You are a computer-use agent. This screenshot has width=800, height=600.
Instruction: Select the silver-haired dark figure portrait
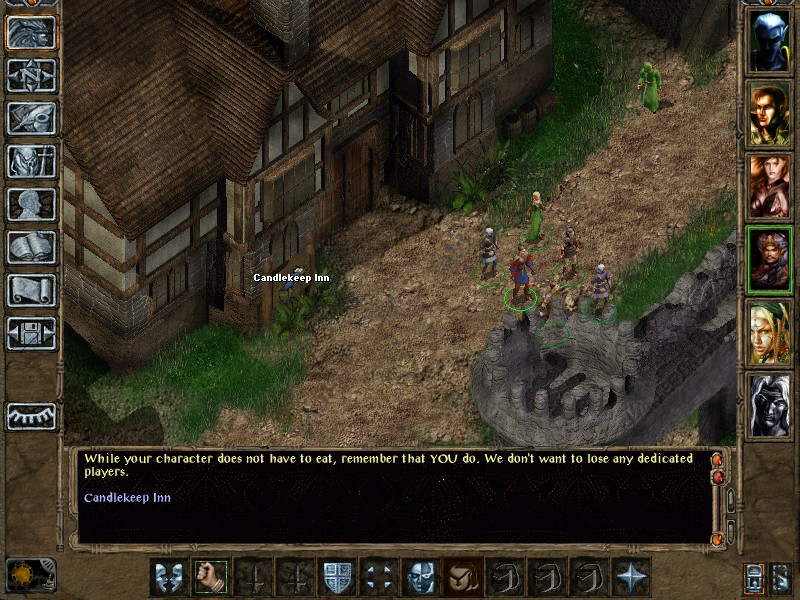coord(769,406)
